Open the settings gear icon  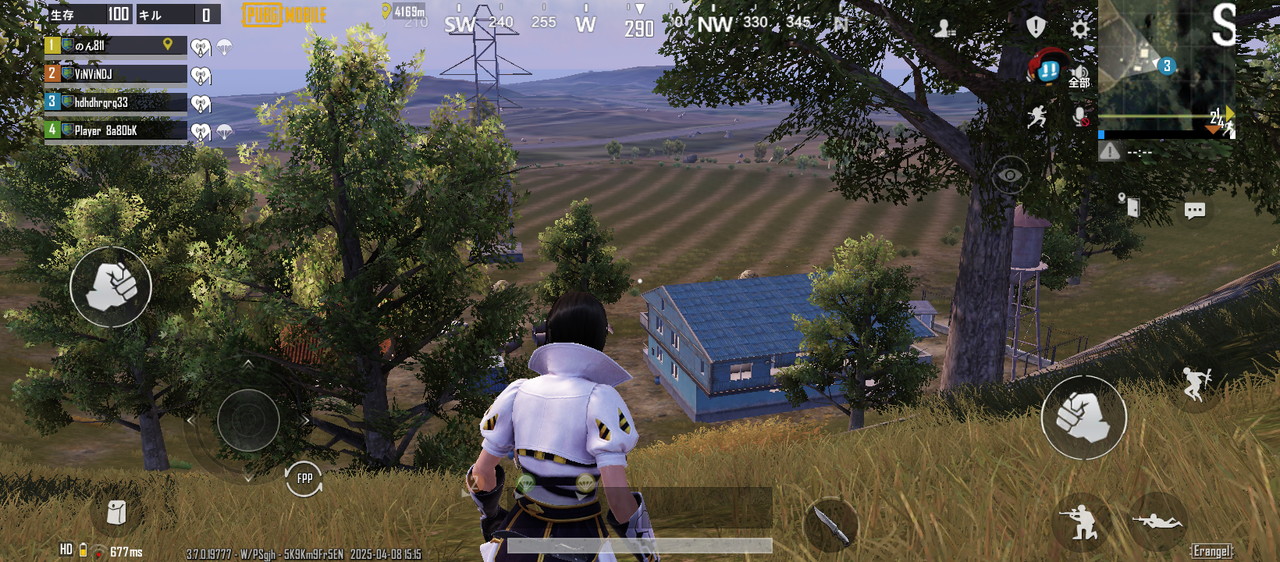[1080, 28]
